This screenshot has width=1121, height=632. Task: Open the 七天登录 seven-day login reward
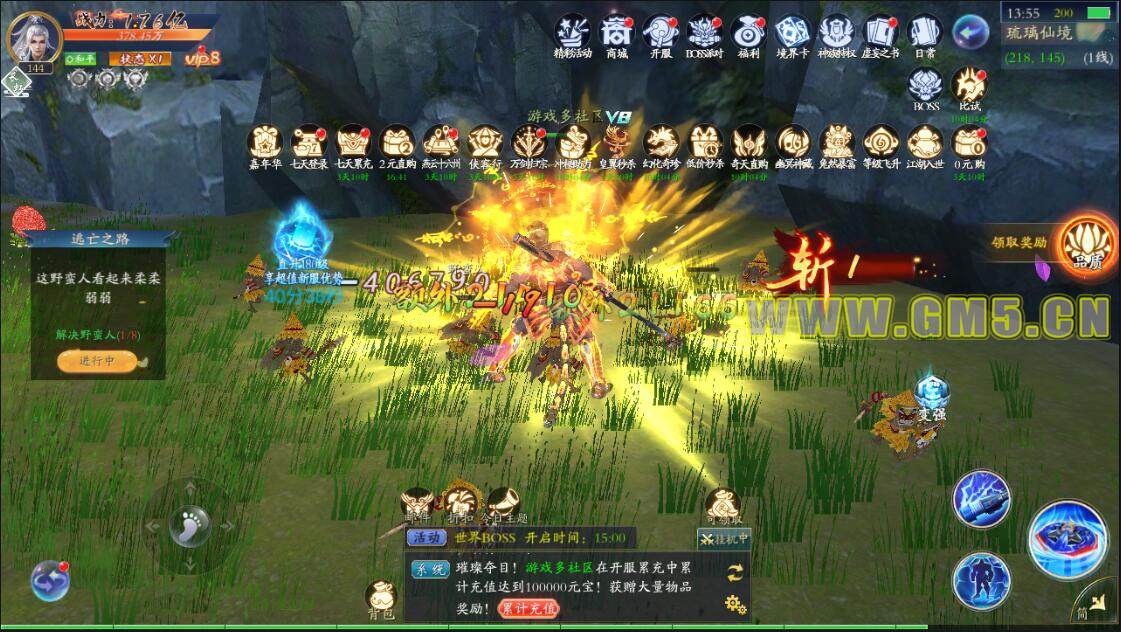point(309,144)
